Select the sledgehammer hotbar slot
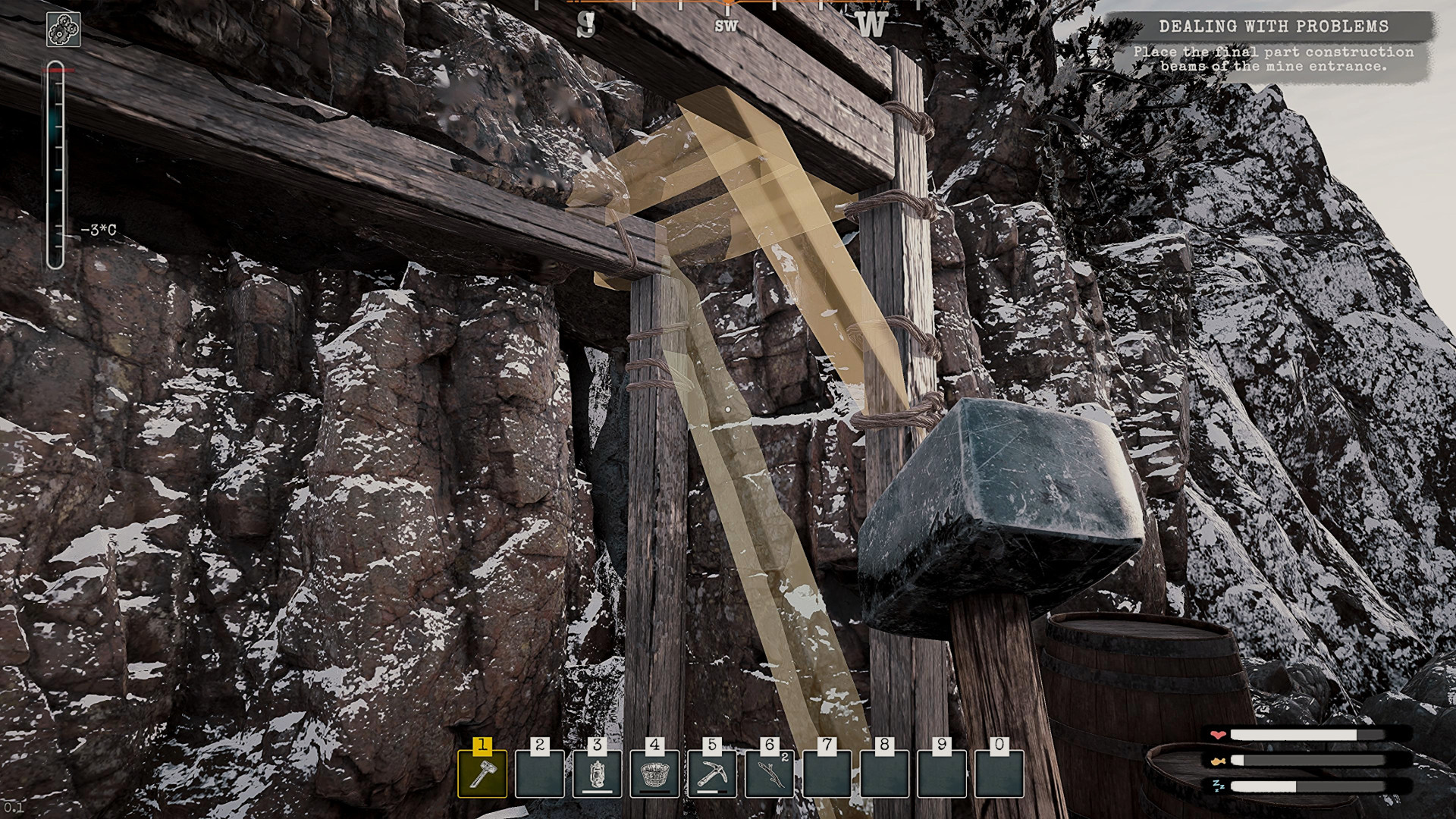1456x819 pixels. (482, 773)
